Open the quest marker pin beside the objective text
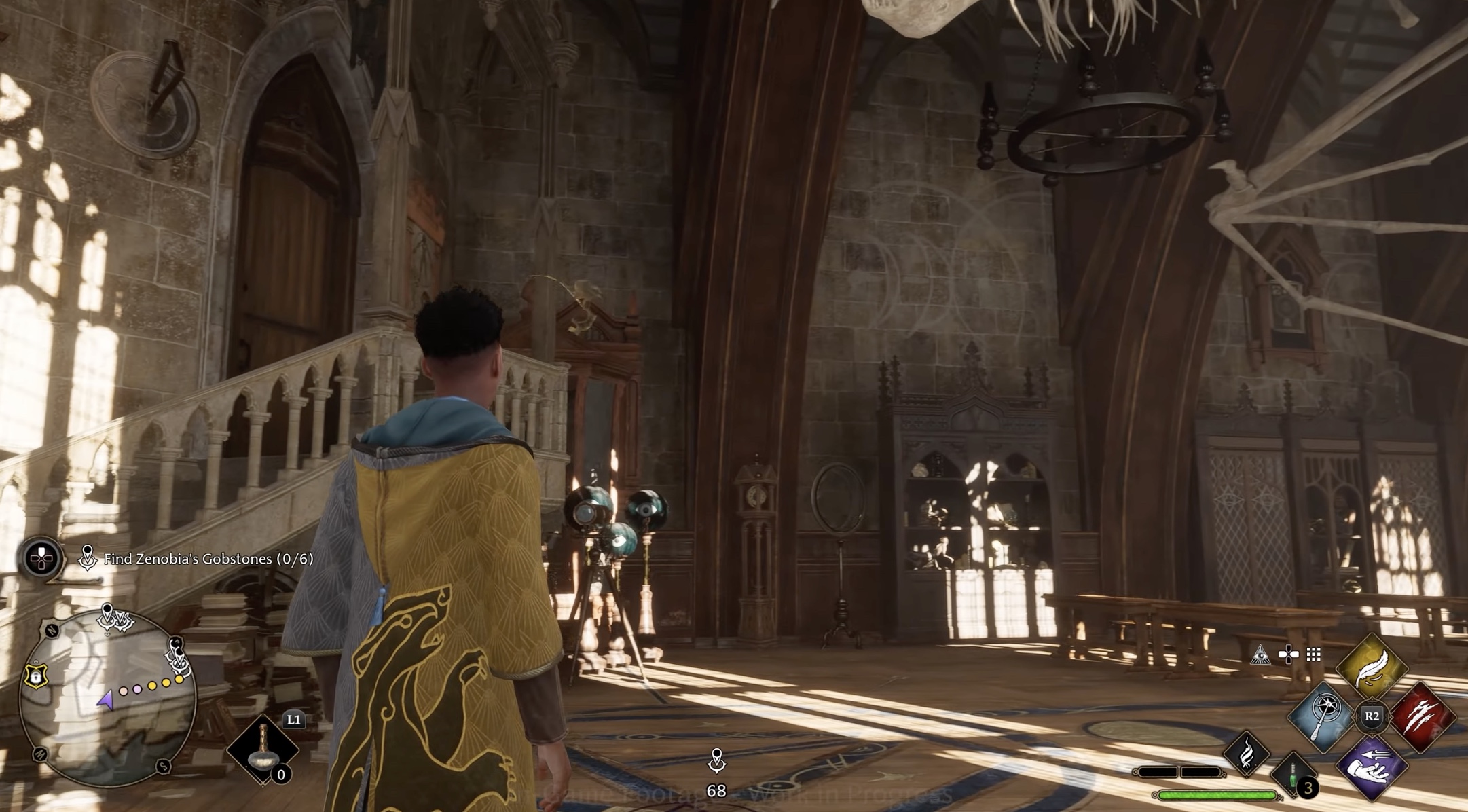This screenshot has width=1468, height=812. [88, 557]
